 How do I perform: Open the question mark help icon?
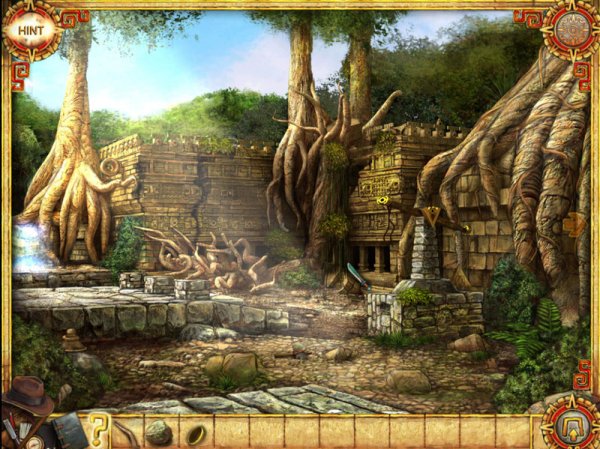(99, 431)
